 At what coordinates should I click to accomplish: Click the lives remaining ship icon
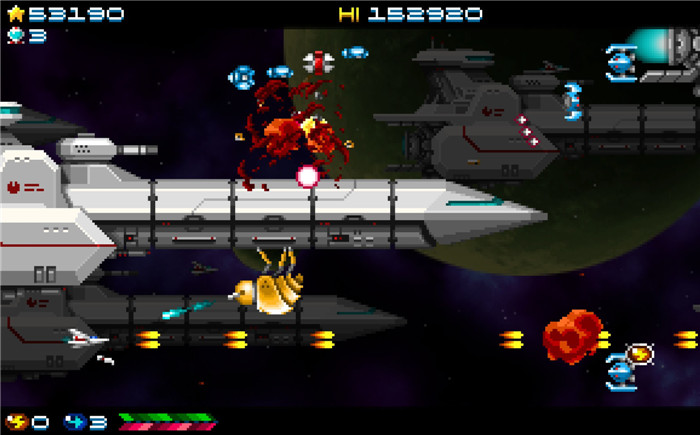pos(16,35)
